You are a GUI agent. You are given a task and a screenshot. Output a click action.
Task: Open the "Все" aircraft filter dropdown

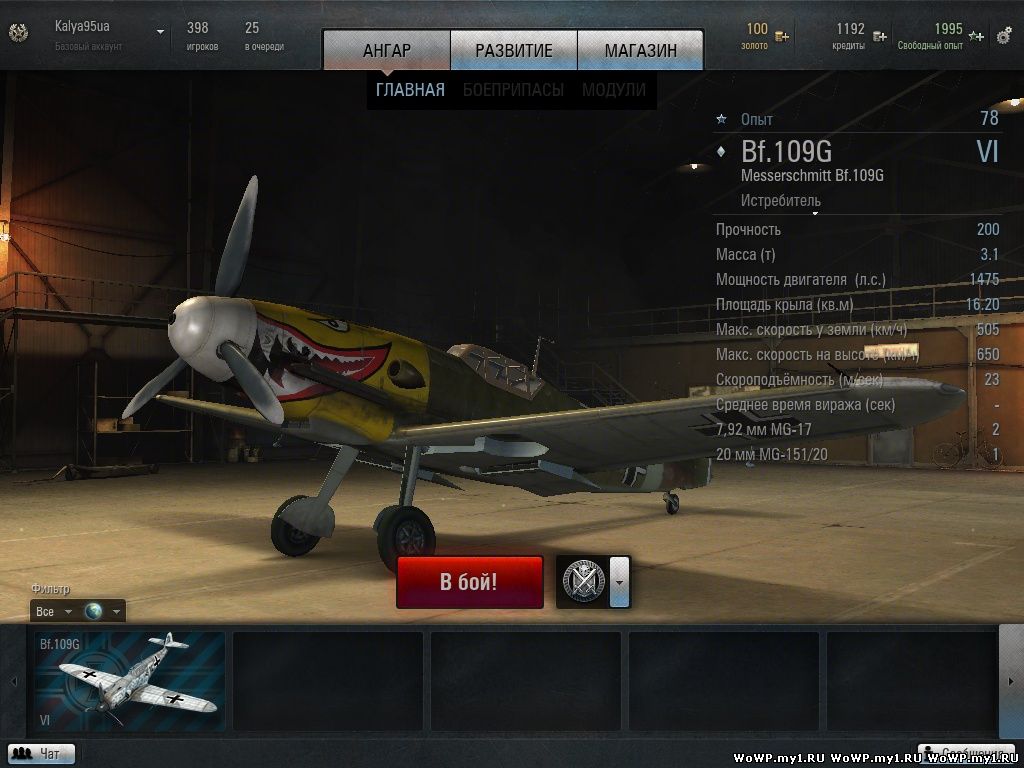(x=54, y=611)
